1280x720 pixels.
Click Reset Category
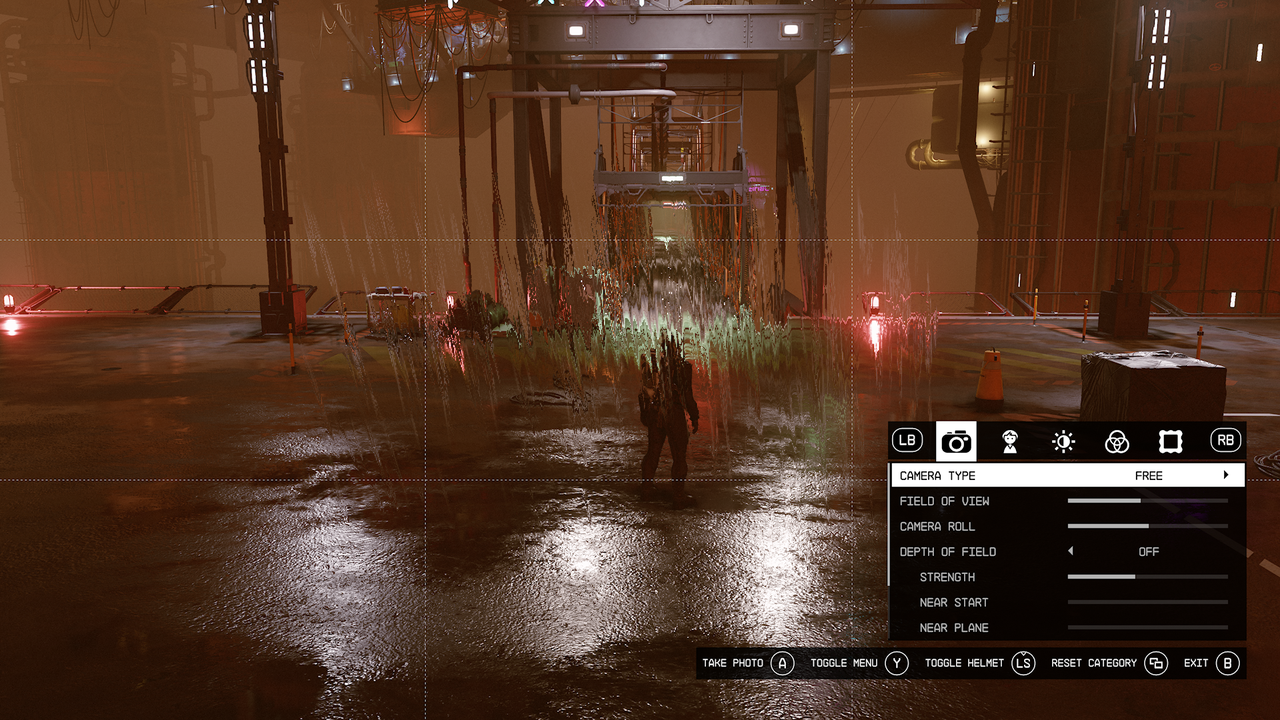(x=1157, y=662)
